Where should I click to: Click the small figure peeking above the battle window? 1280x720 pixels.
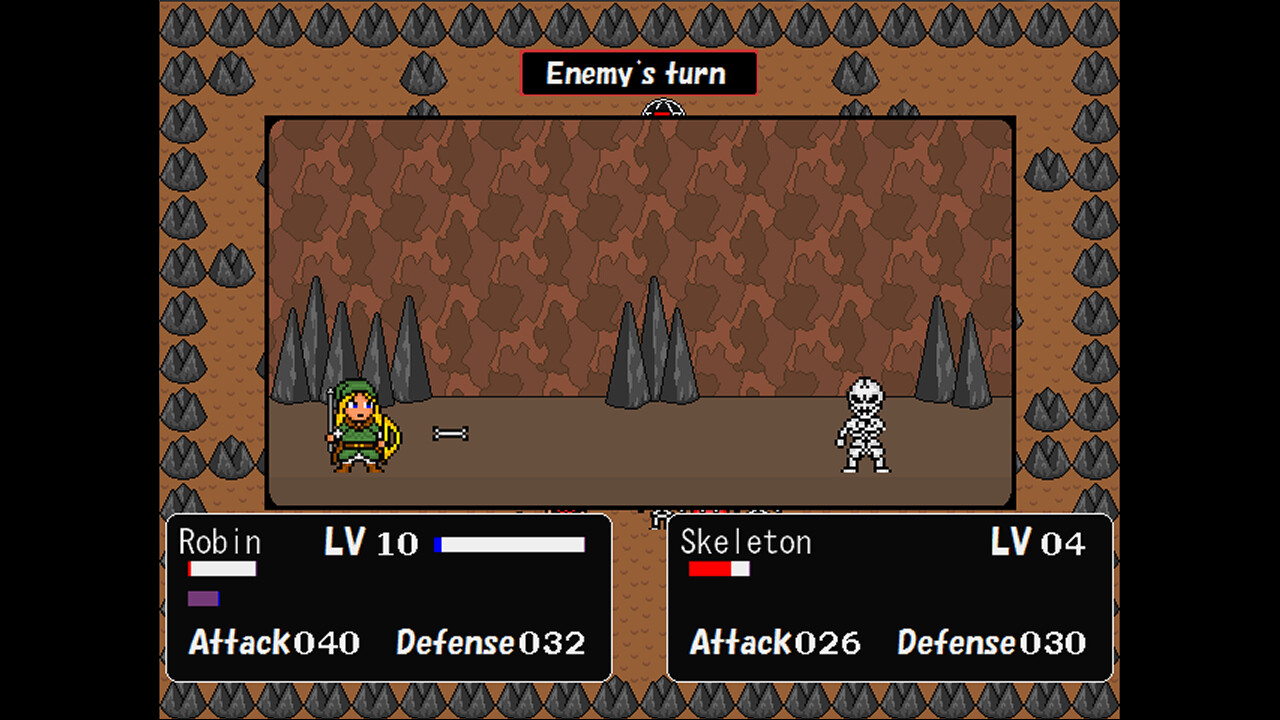[662, 106]
